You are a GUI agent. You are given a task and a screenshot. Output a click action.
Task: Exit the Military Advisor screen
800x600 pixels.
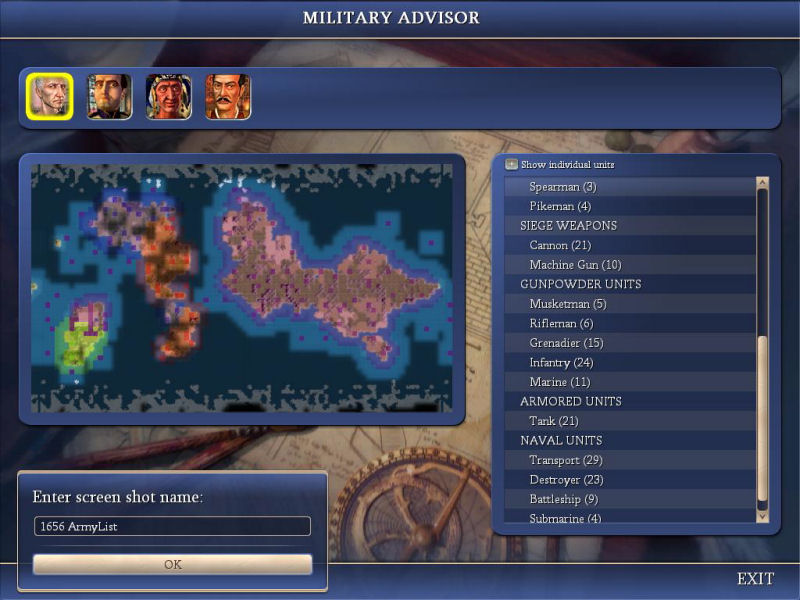[755, 579]
